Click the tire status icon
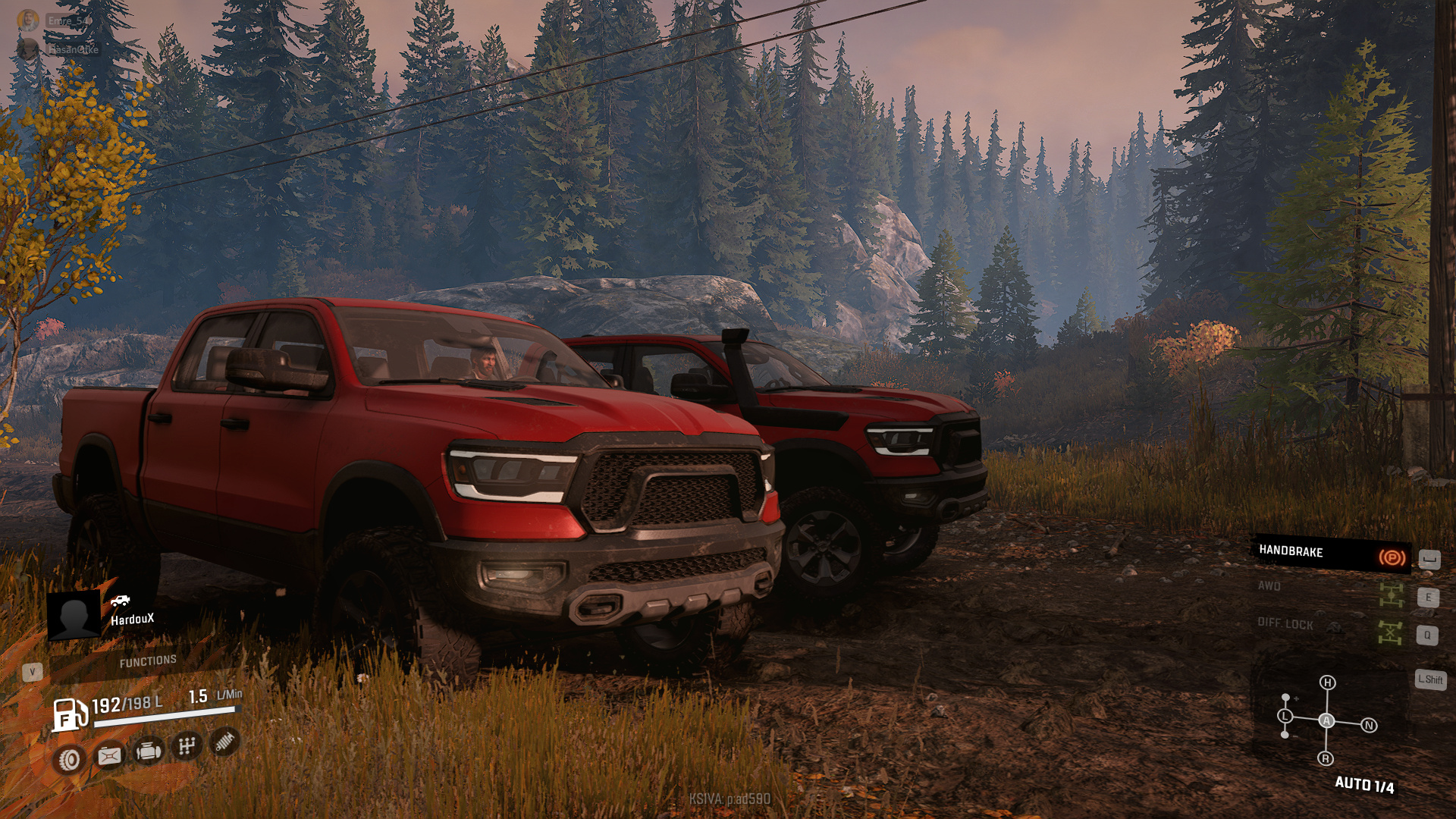Image resolution: width=1456 pixels, height=819 pixels. click(70, 759)
